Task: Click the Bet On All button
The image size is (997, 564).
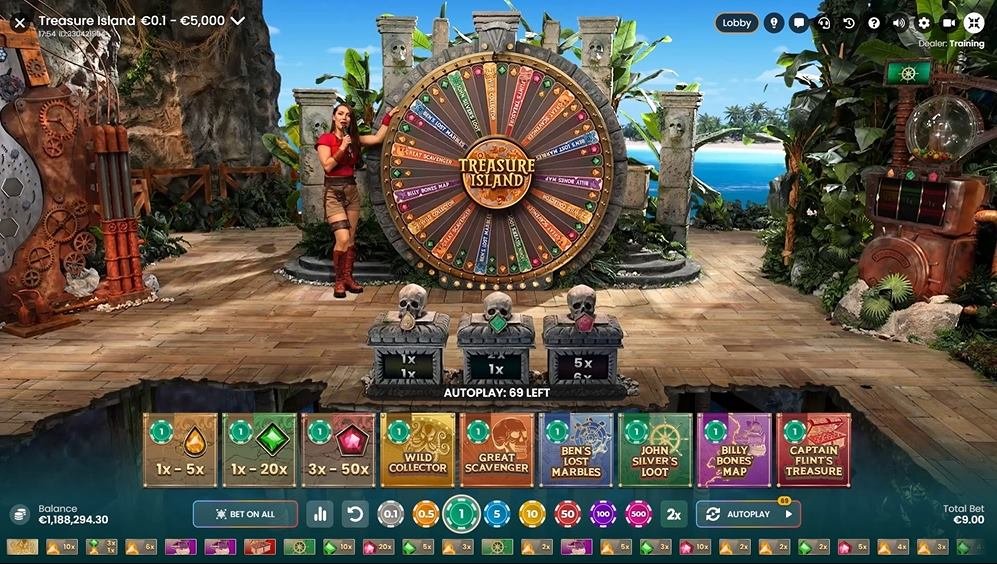Action: coord(245,514)
